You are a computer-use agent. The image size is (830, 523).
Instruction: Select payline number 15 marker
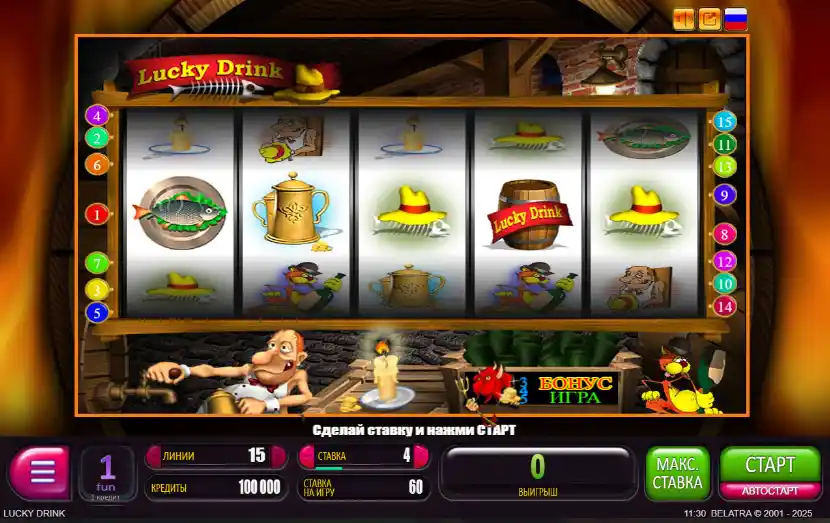point(725,121)
